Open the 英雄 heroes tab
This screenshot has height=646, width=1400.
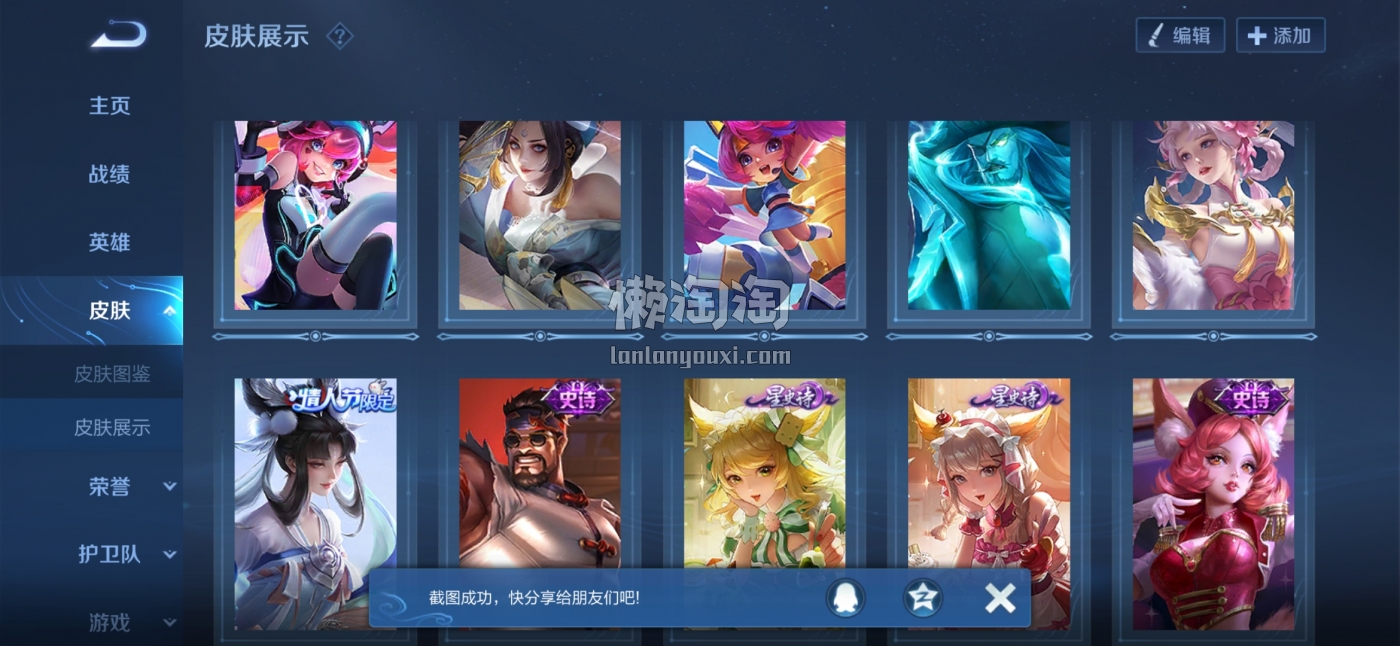coord(110,242)
